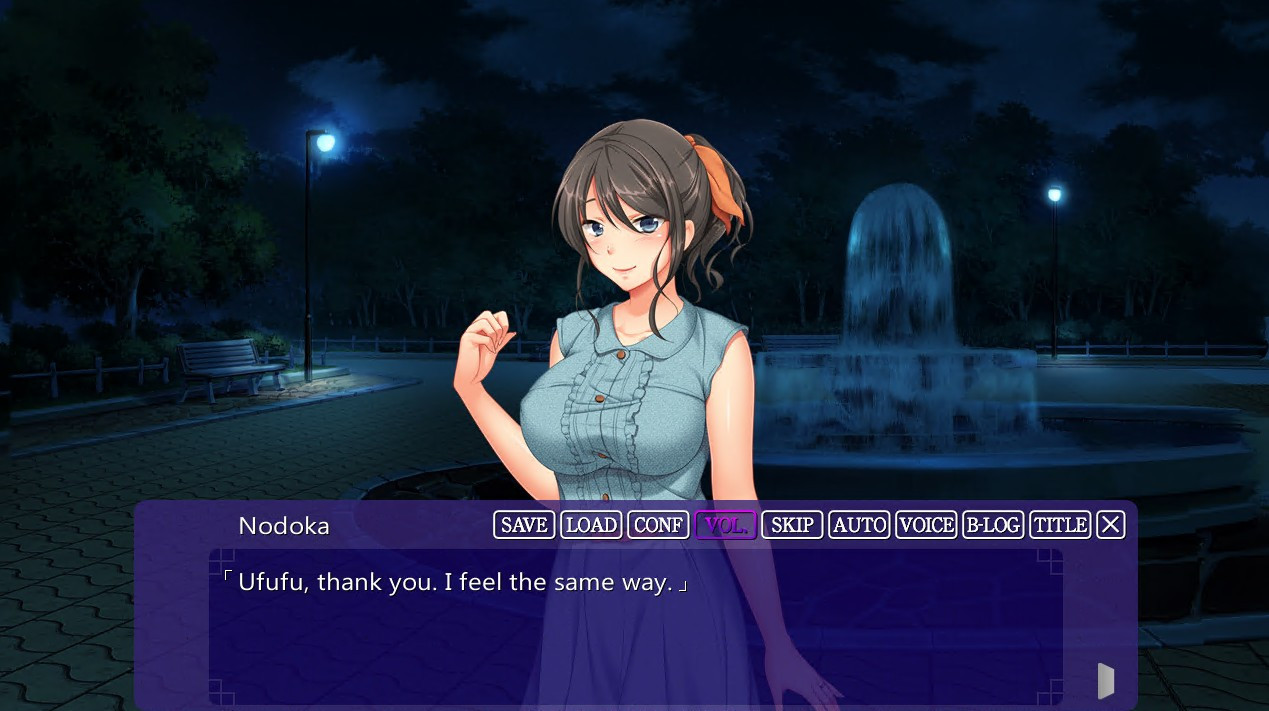Activate SKIP mode for dialogue
1269x711 pixels.
(792, 525)
